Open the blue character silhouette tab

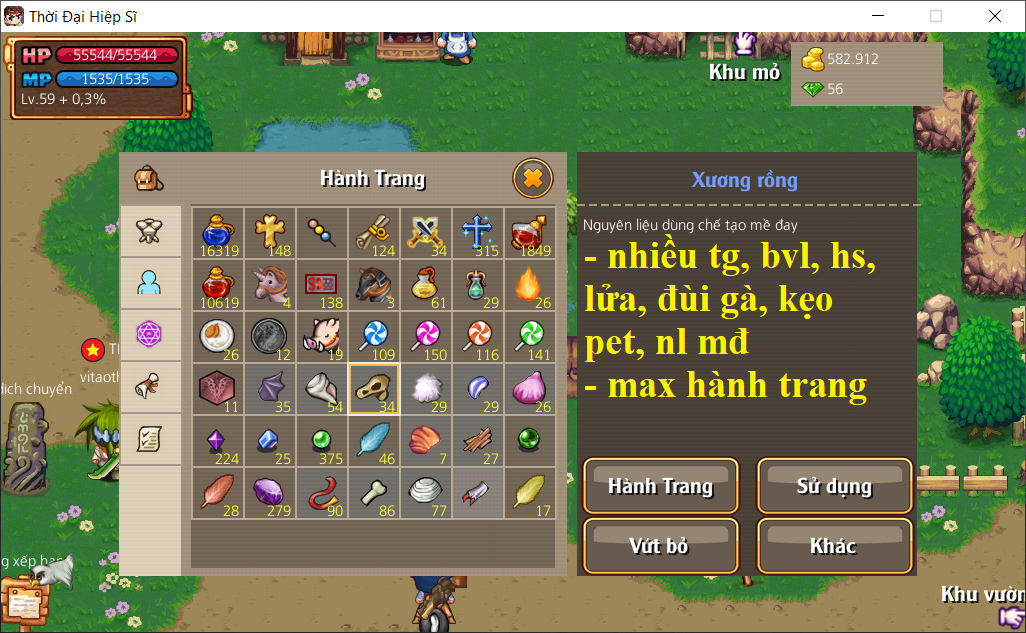(x=150, y=283)
